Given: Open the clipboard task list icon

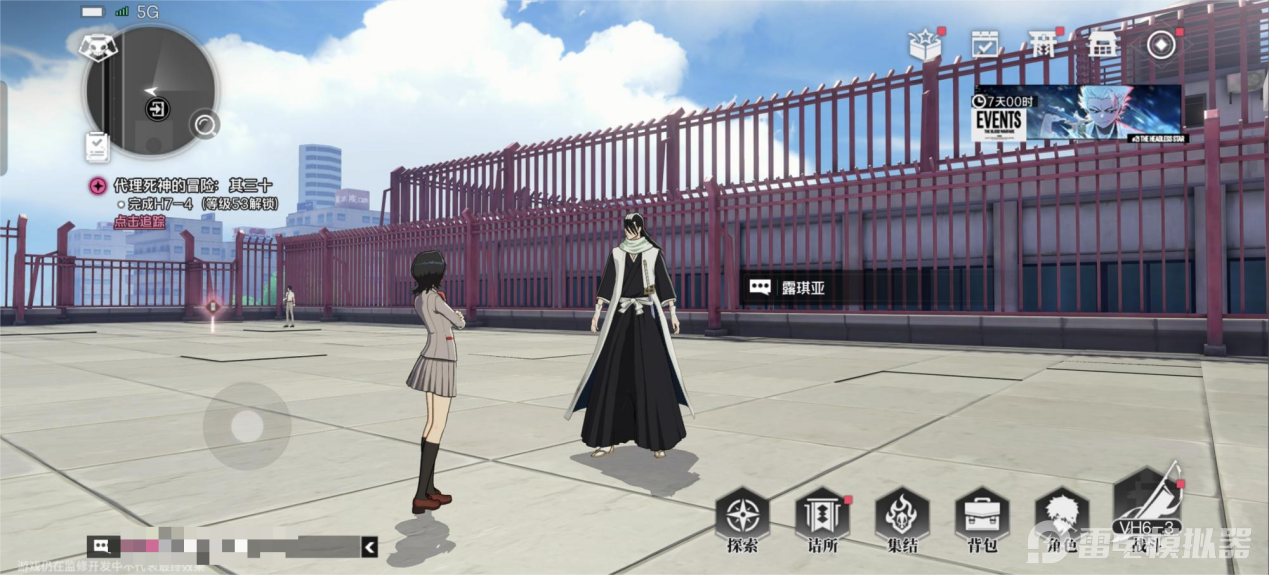Looking at the screenshot, I should point(97,147).
